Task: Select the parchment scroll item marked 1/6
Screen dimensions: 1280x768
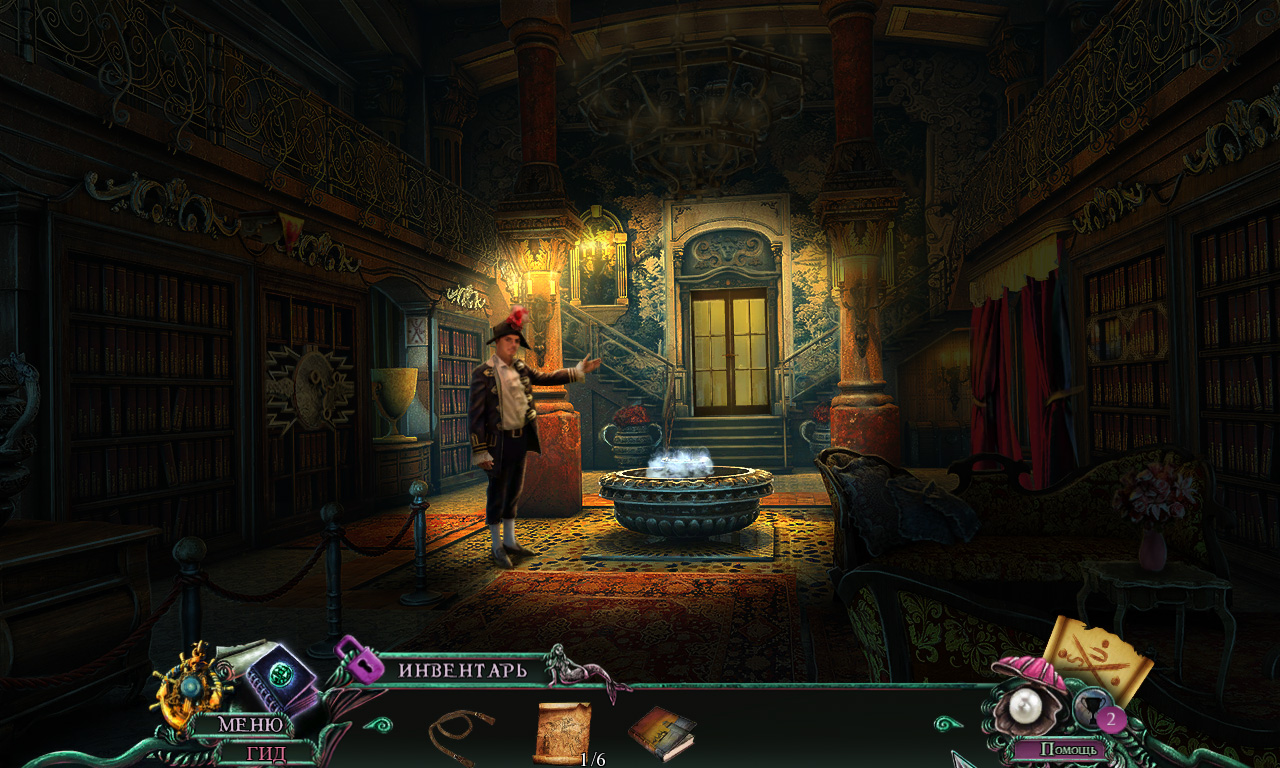Action: coord(560,732)
